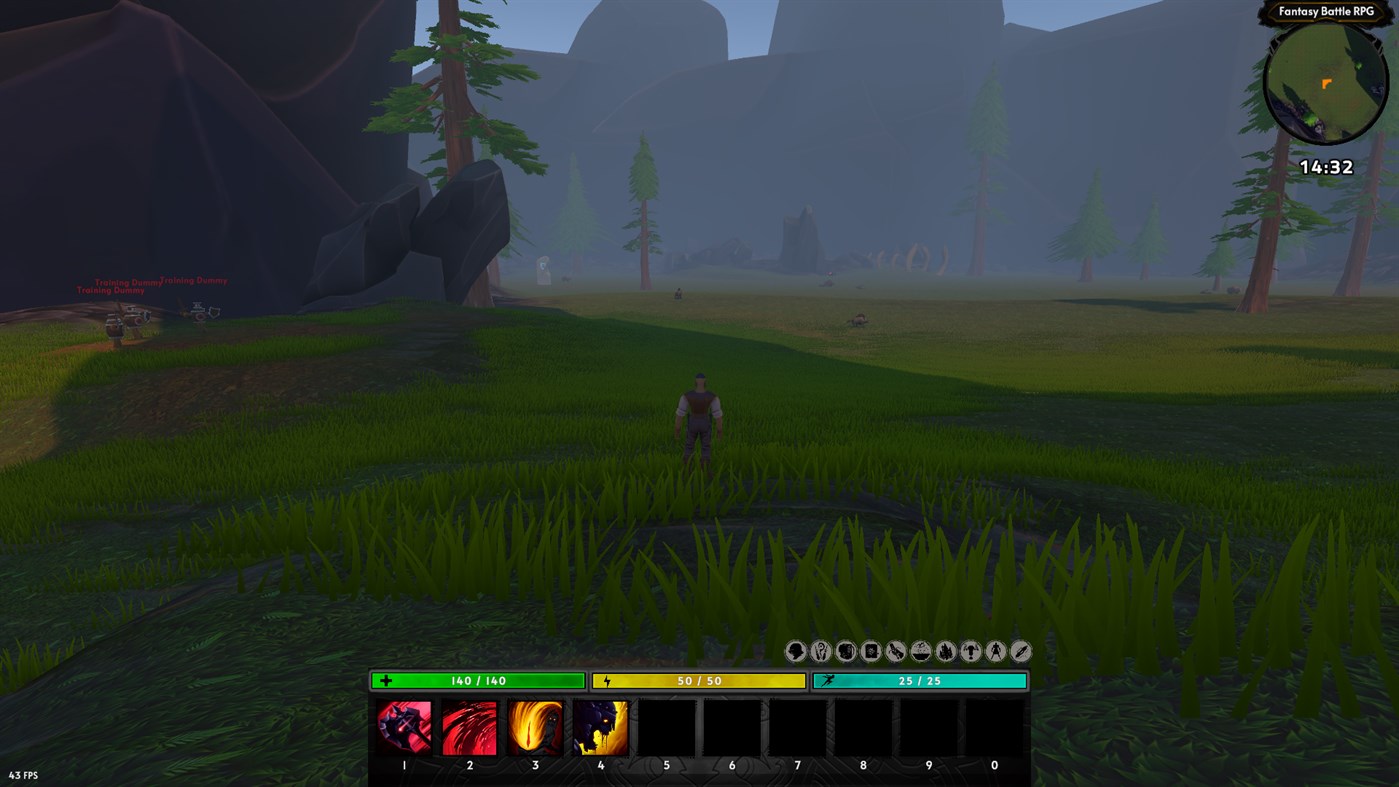Open the ship menu icon
The width and height of the screenshot is (1399, 787).
[918, 650]
